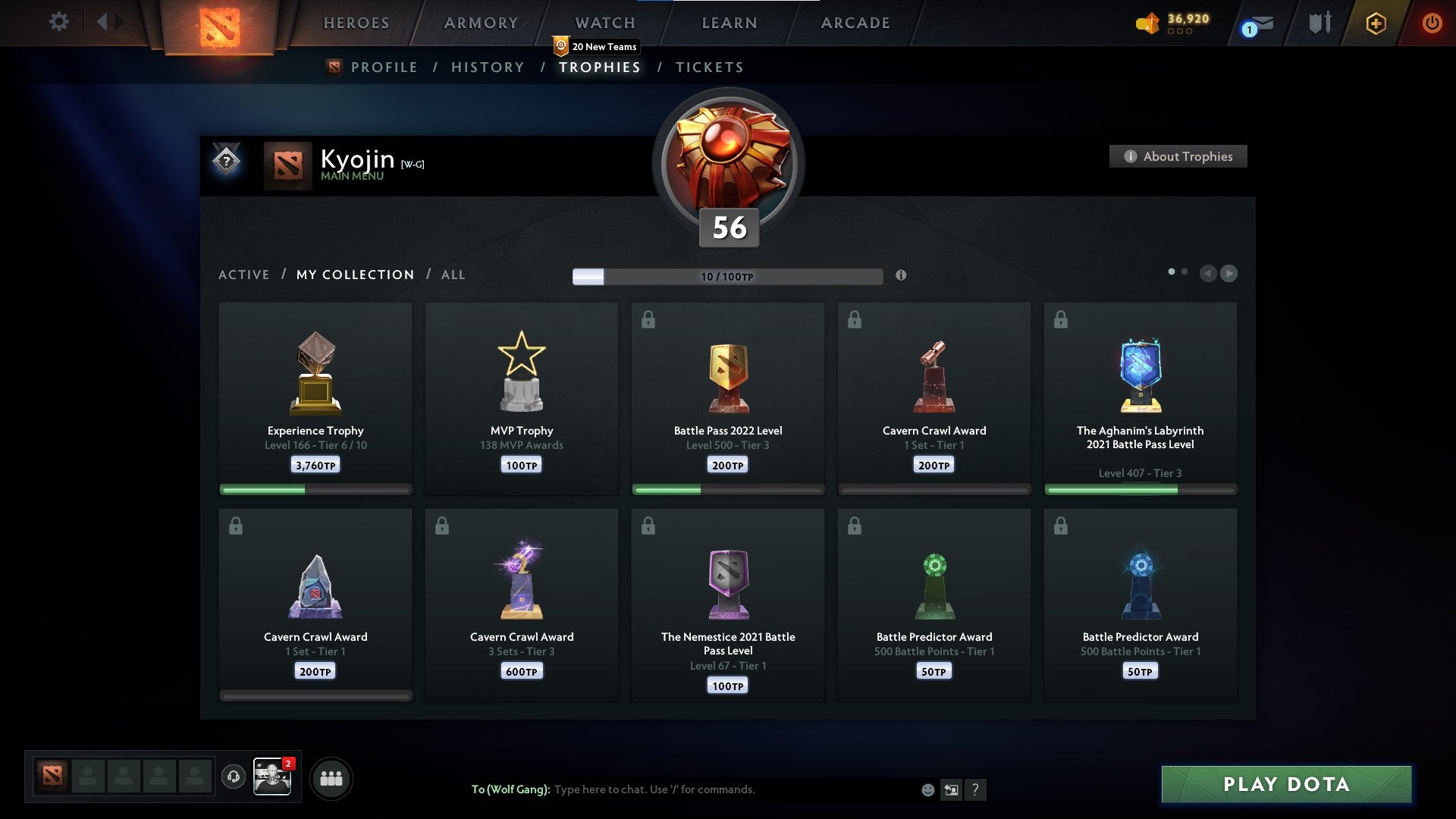The image size is (1456, 819).
Task: Open About Trophies
Action: pos(1178,156)
